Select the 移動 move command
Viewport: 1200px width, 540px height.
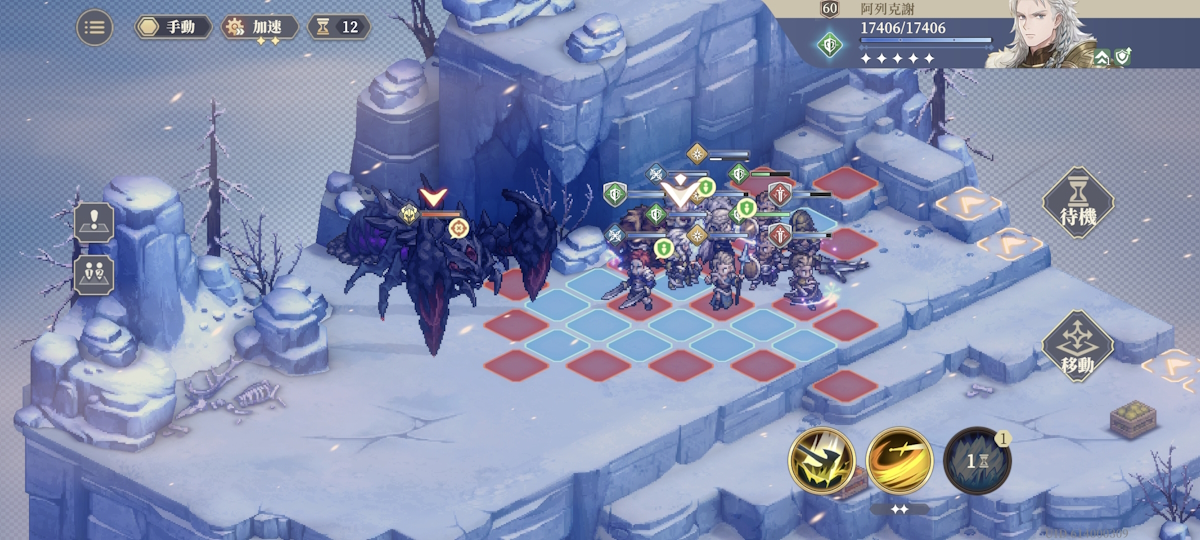(1078, 347)
